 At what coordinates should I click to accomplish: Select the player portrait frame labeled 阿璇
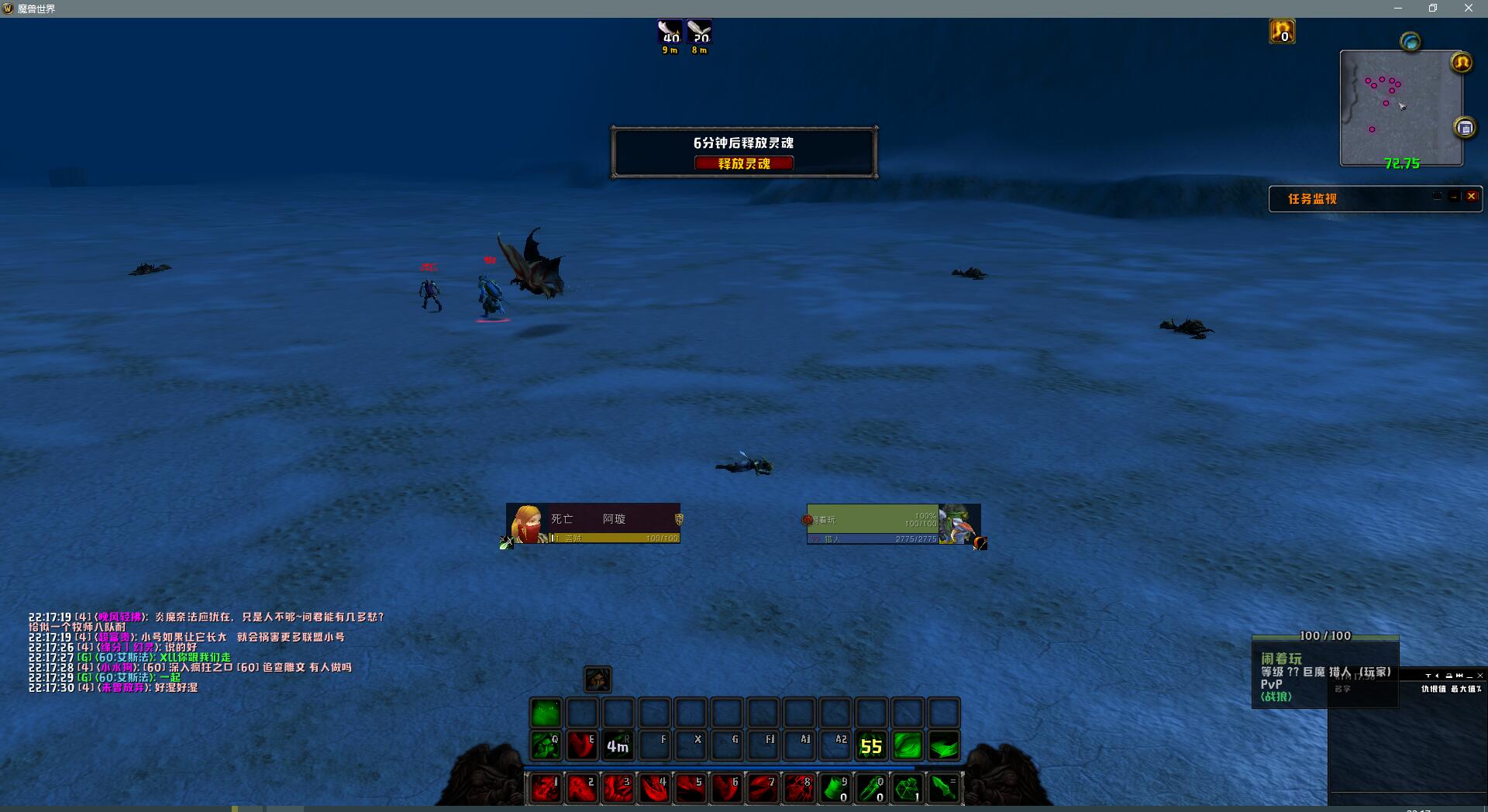[594, 524]
